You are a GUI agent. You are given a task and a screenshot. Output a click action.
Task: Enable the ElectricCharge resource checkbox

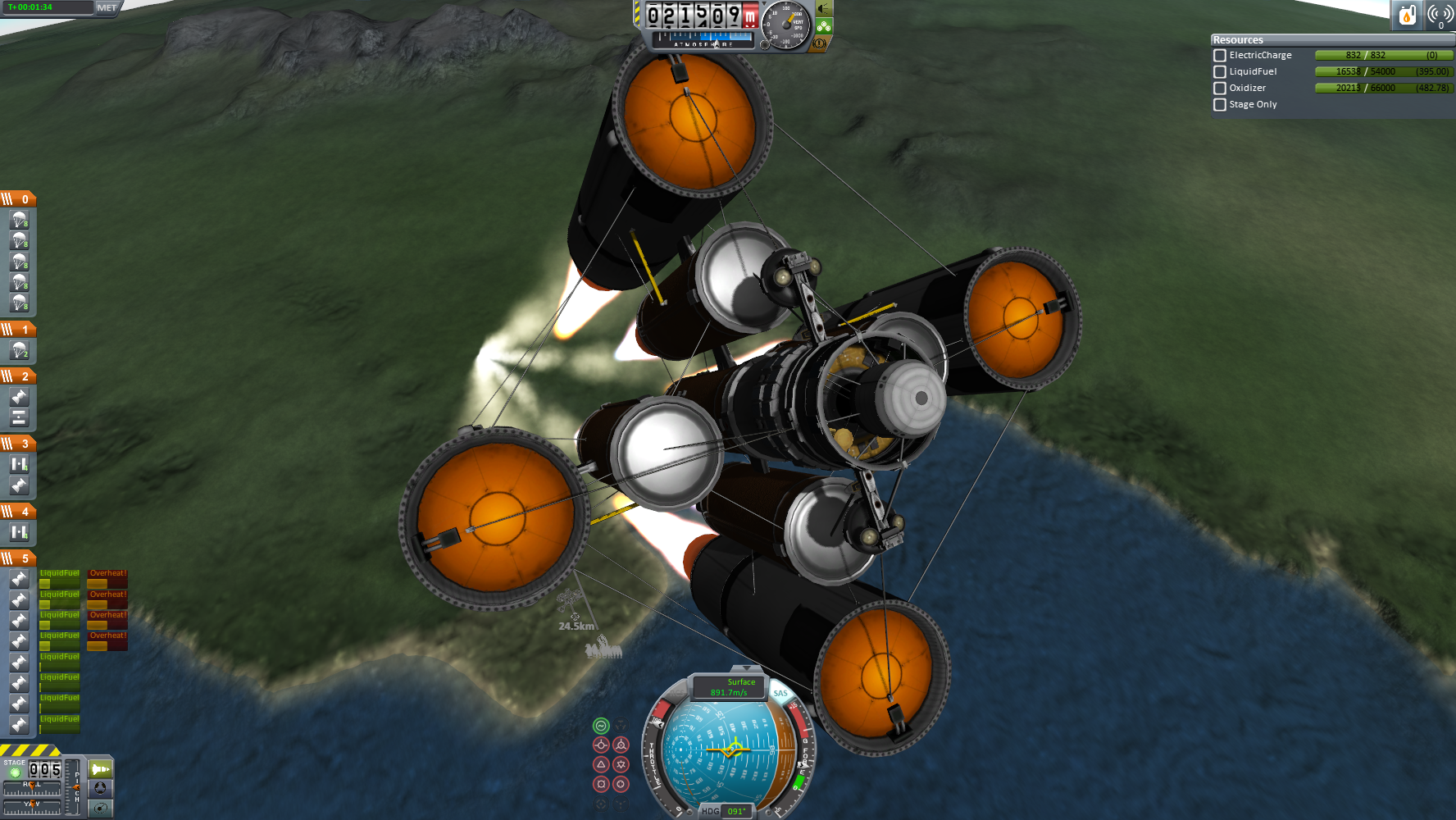click(x=1220, y=56)
